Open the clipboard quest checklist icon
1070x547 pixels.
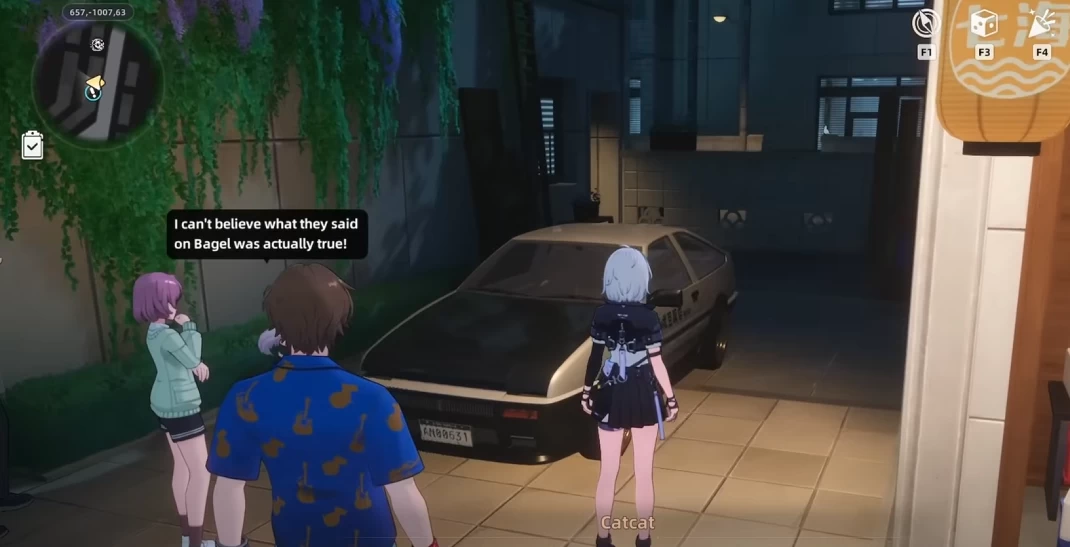[32, 146]
